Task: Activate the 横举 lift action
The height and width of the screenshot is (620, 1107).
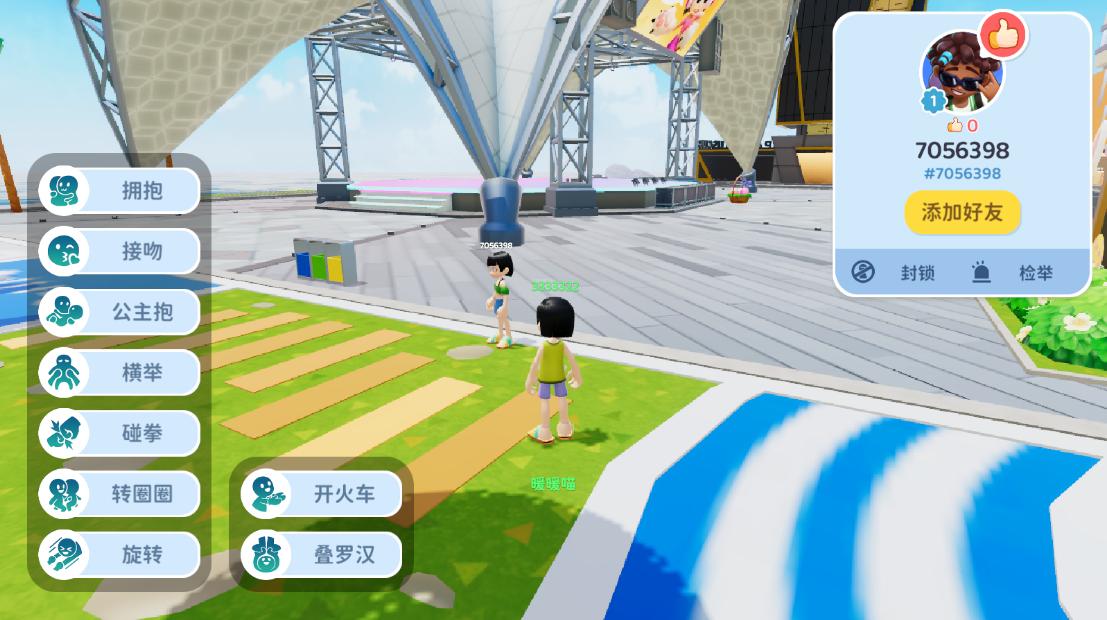Action: coord(120,373)
